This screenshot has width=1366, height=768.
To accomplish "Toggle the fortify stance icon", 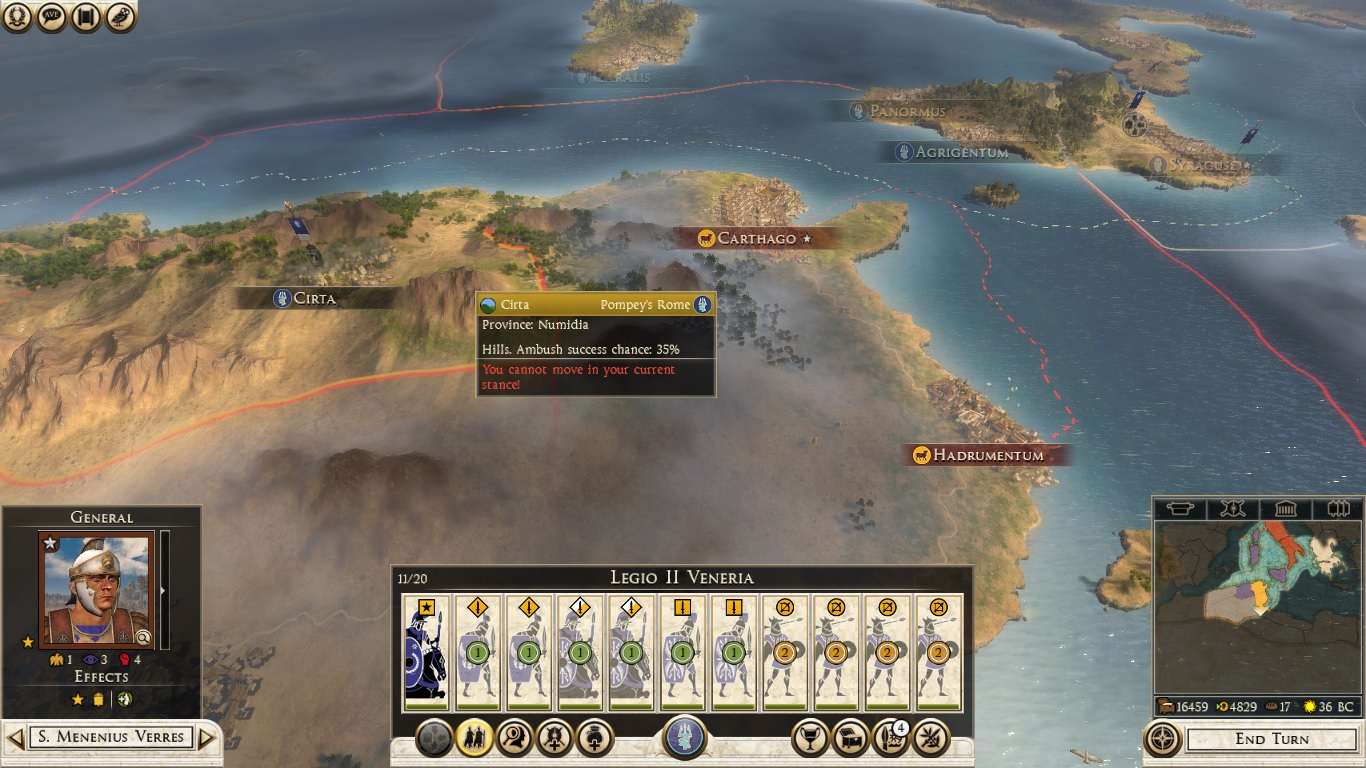I will [x=553, y=738].
